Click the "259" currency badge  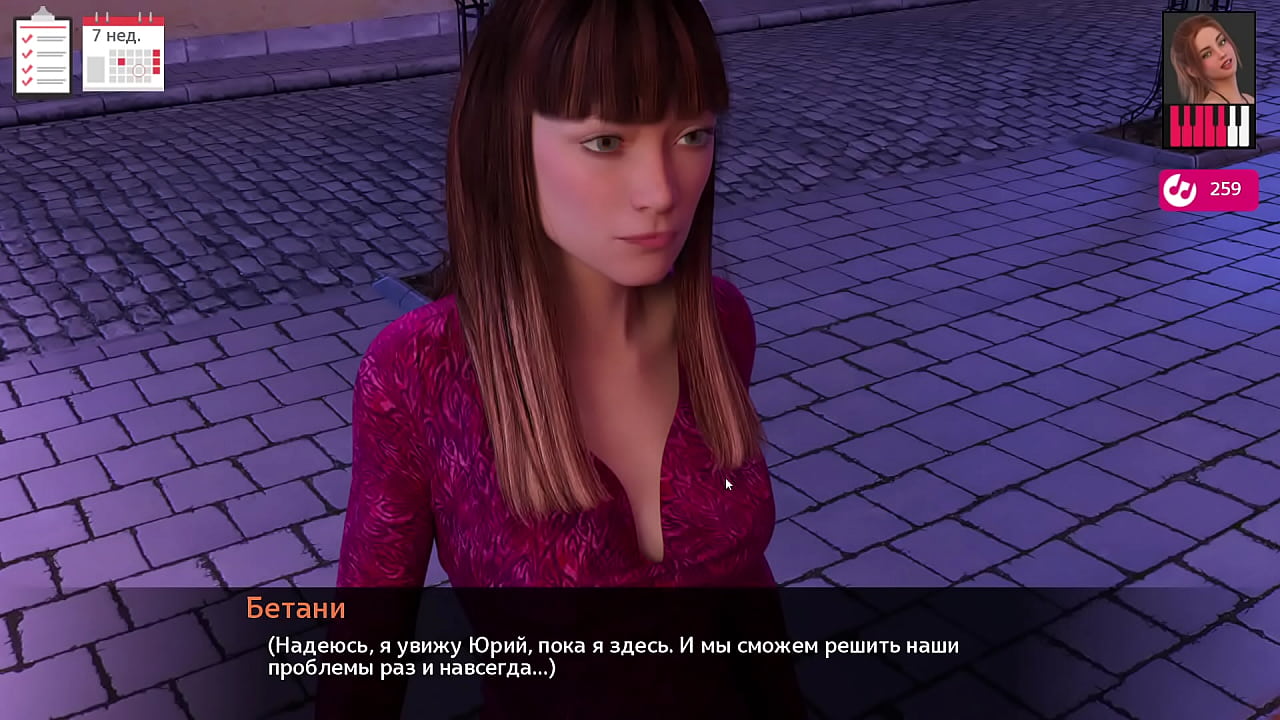pos(1210,190)
